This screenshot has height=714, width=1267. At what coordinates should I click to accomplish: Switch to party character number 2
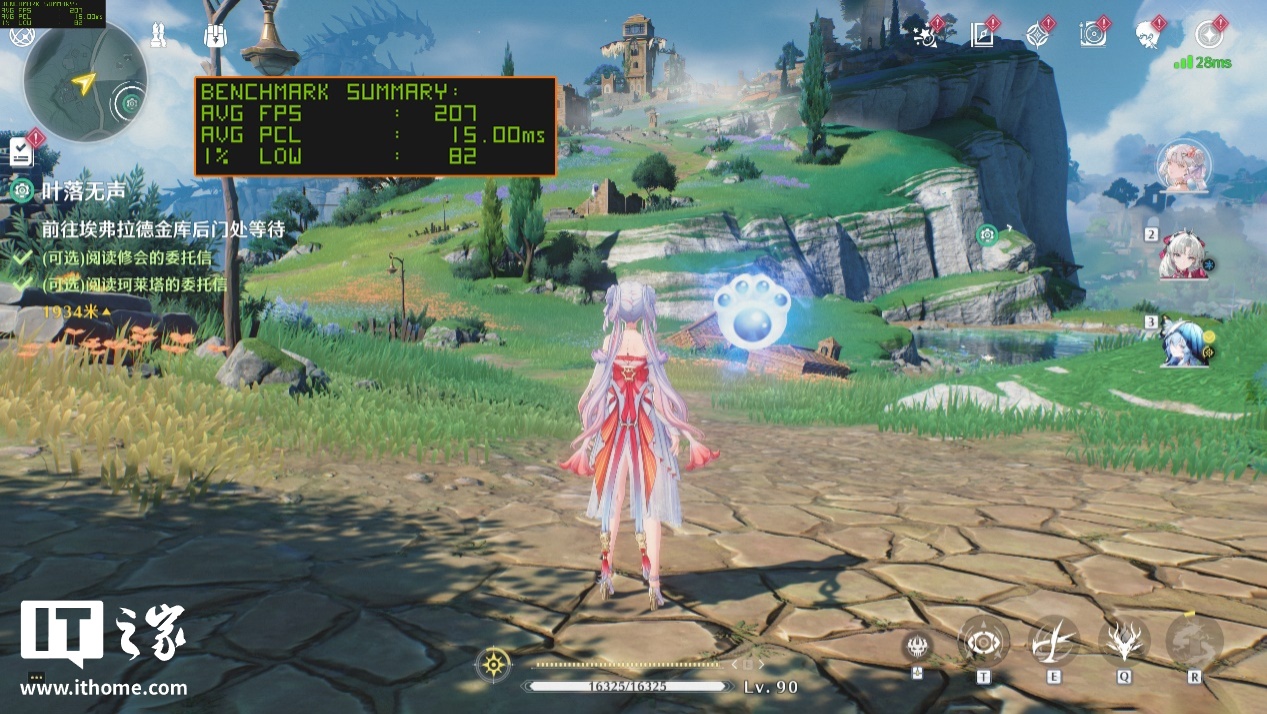(x=1185, y=256)
